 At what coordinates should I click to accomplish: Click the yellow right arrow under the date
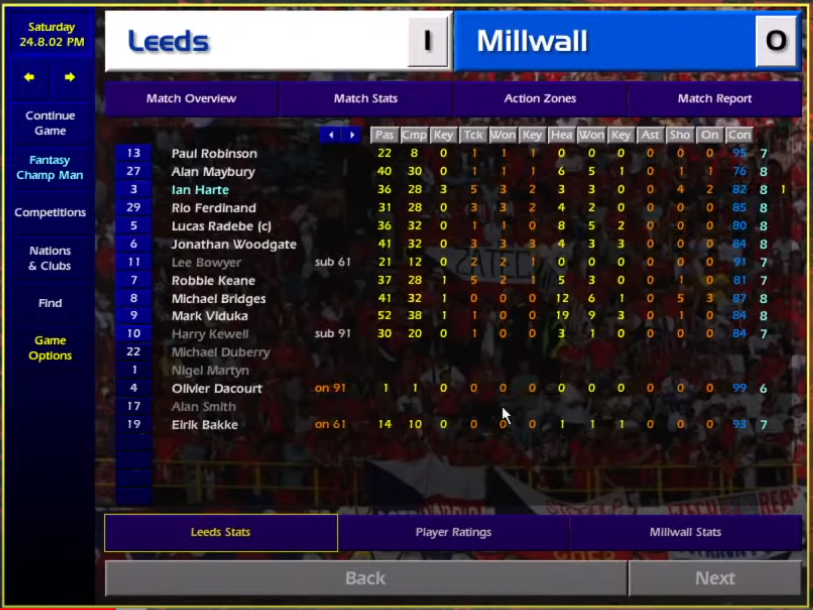coord(70,77)
